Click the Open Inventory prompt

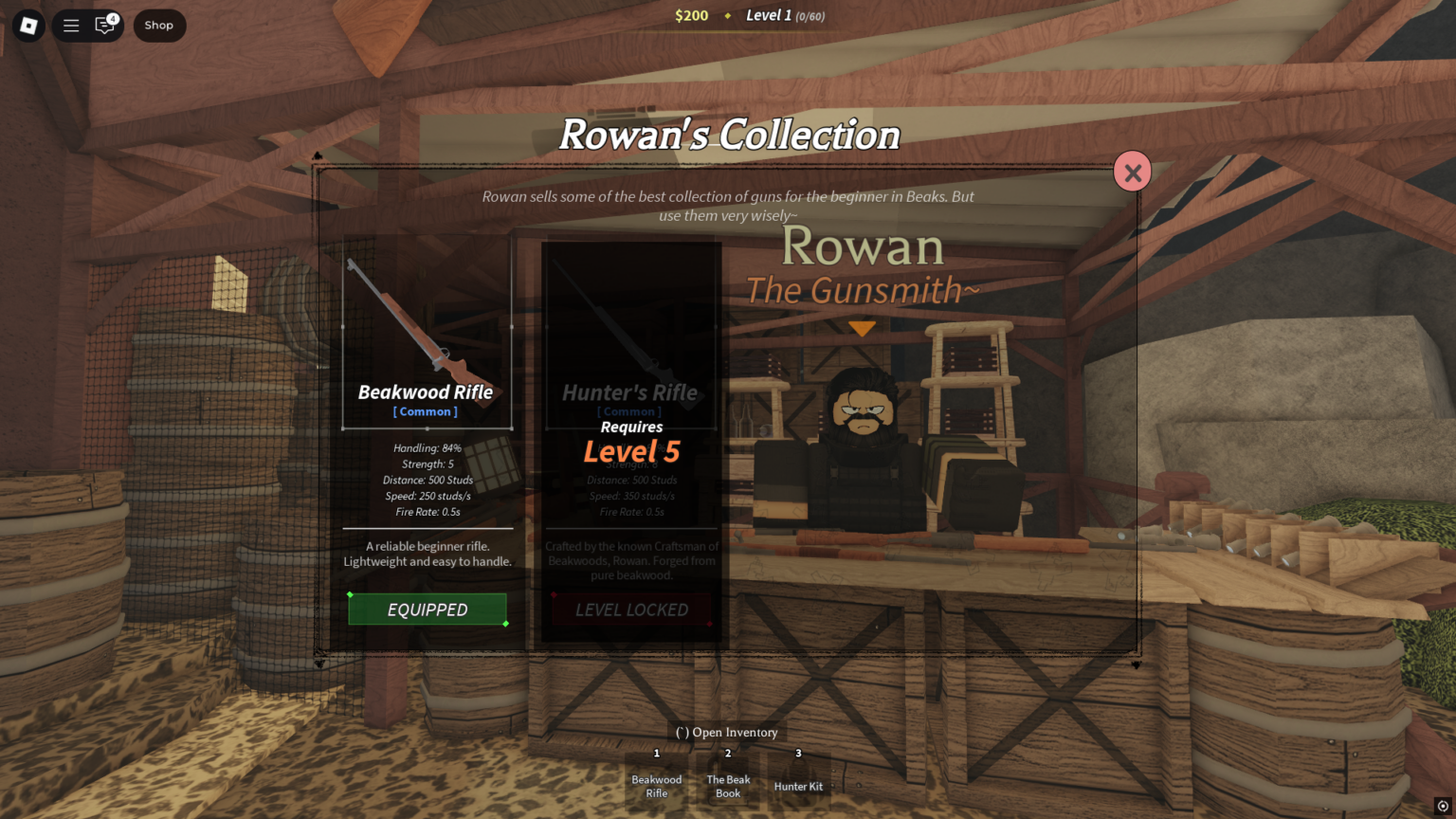pos(726,732)
